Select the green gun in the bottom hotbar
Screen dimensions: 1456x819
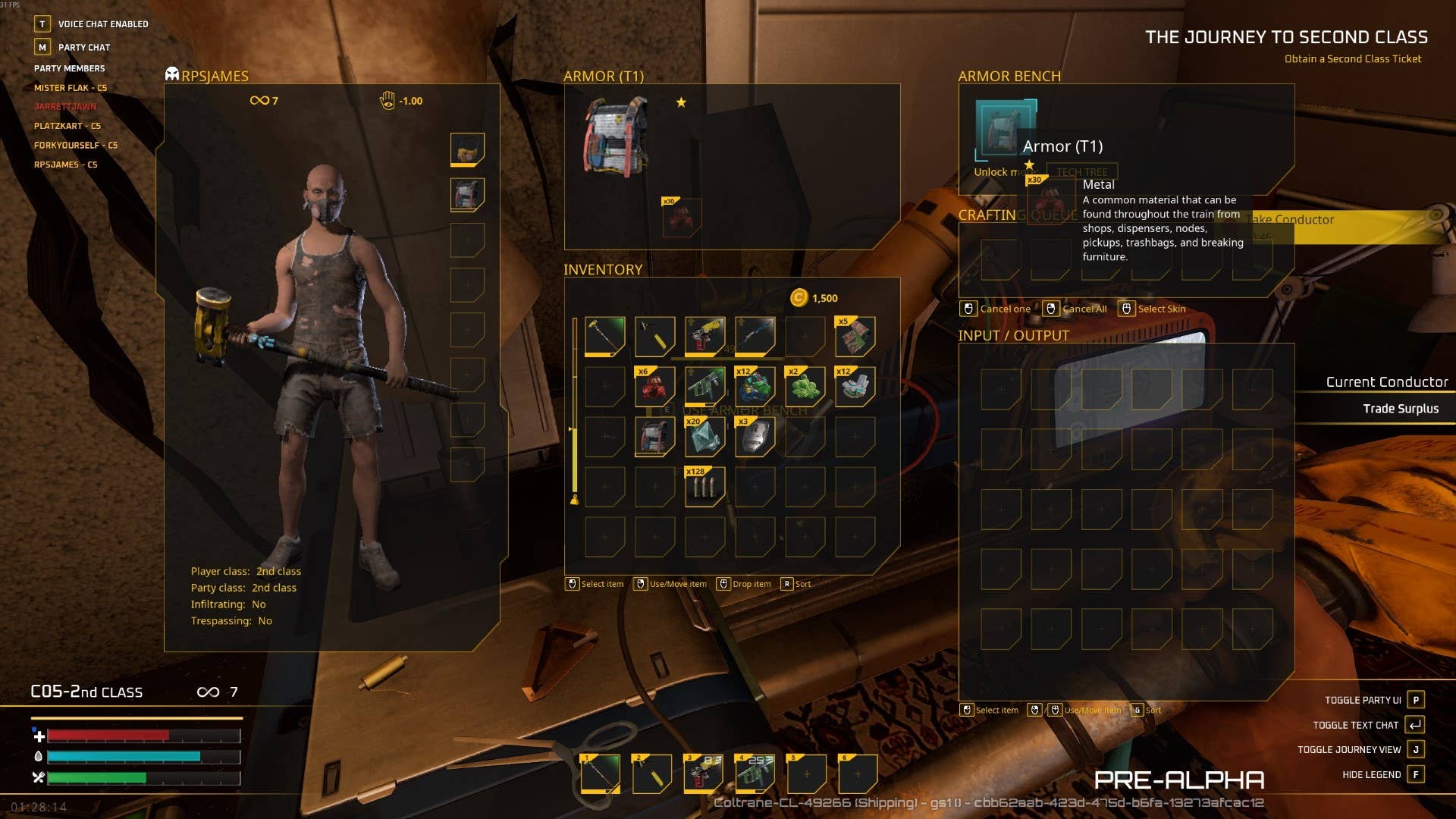point(755,774)
